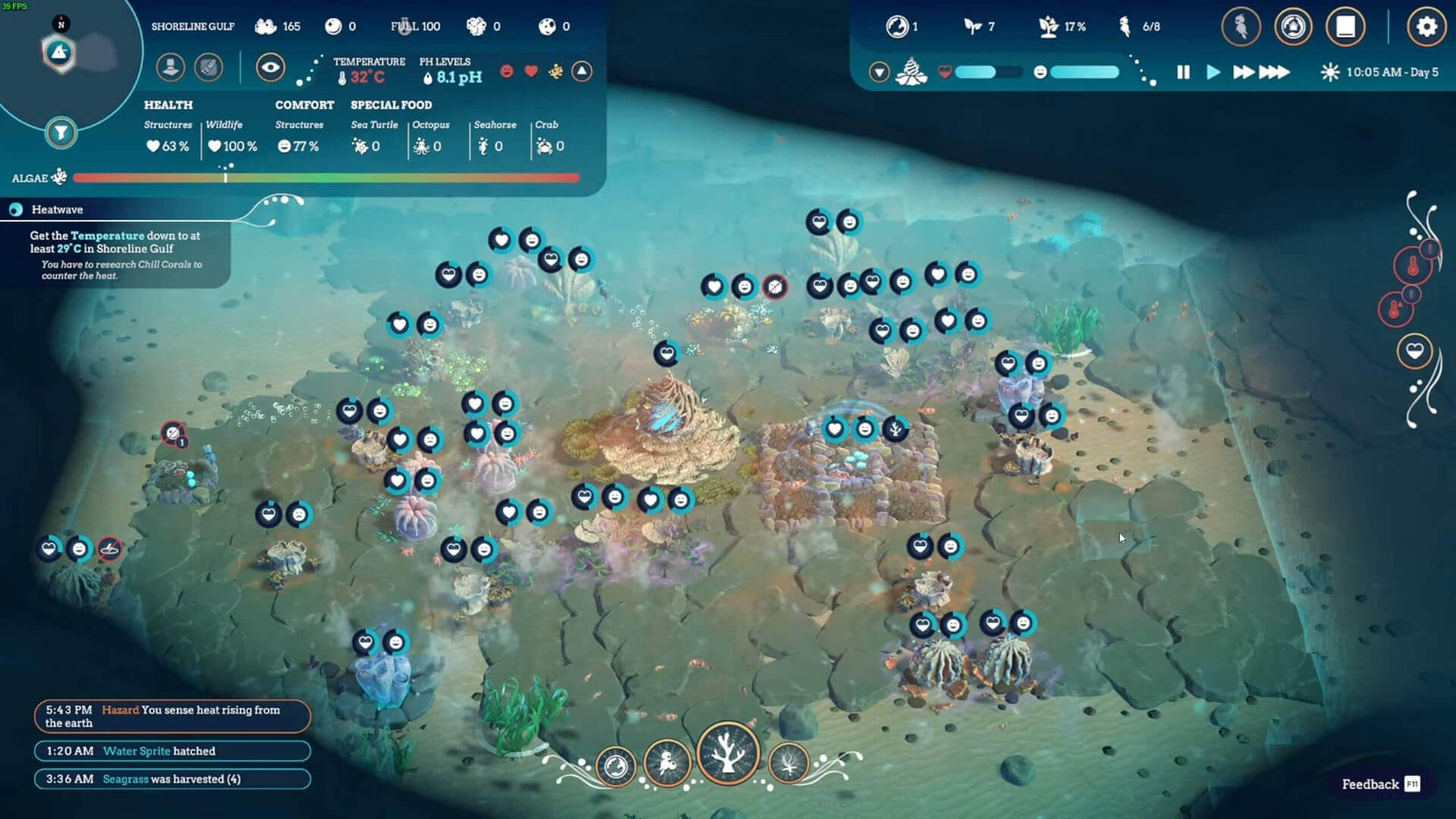The width and height of the screenshot is (1456, 819).
Task: Click the minimap reef marker
Action: click(59, 52)
